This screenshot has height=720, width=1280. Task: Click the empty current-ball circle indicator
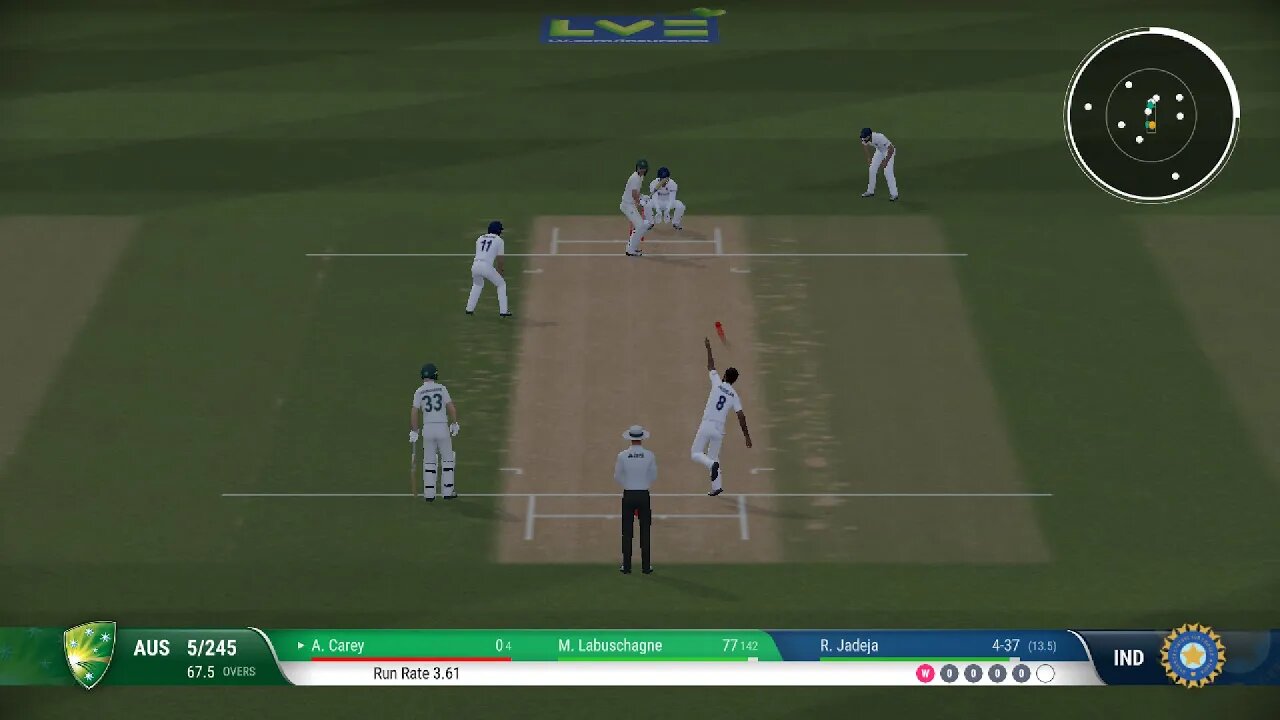pyautogui.click(x=1045, y=673)
